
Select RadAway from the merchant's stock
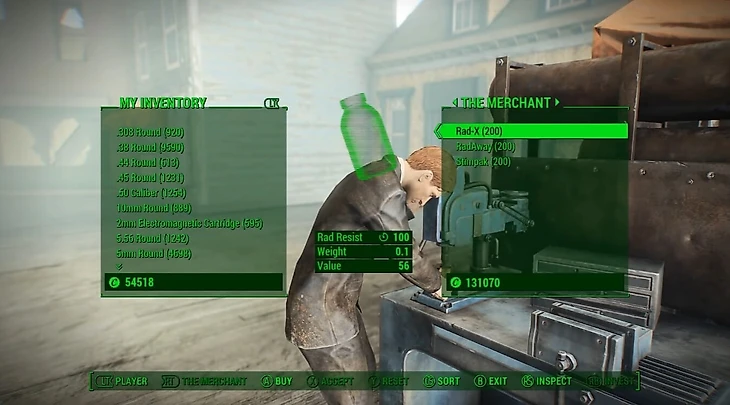(484, 146)
